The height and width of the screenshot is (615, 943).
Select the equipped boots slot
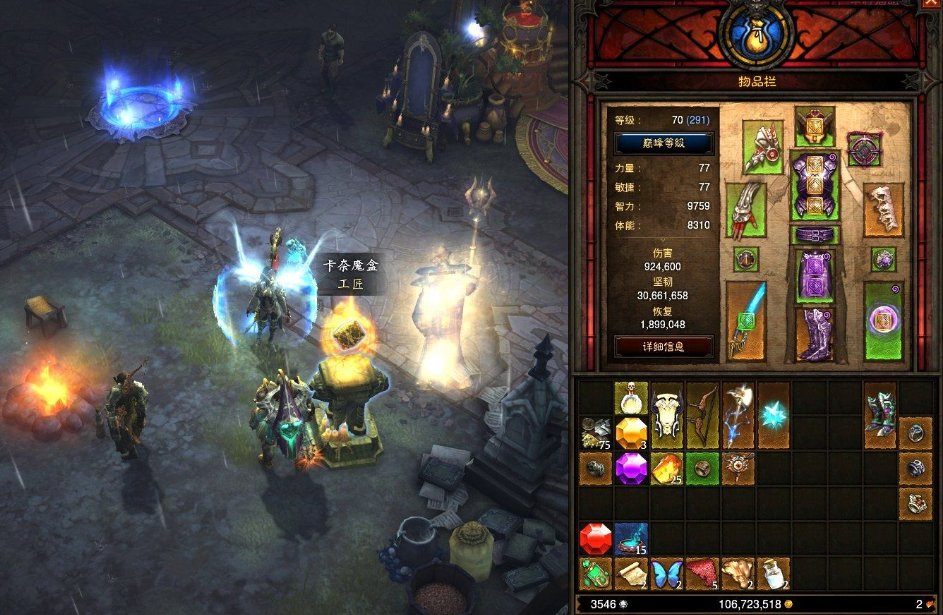point(814,334)
